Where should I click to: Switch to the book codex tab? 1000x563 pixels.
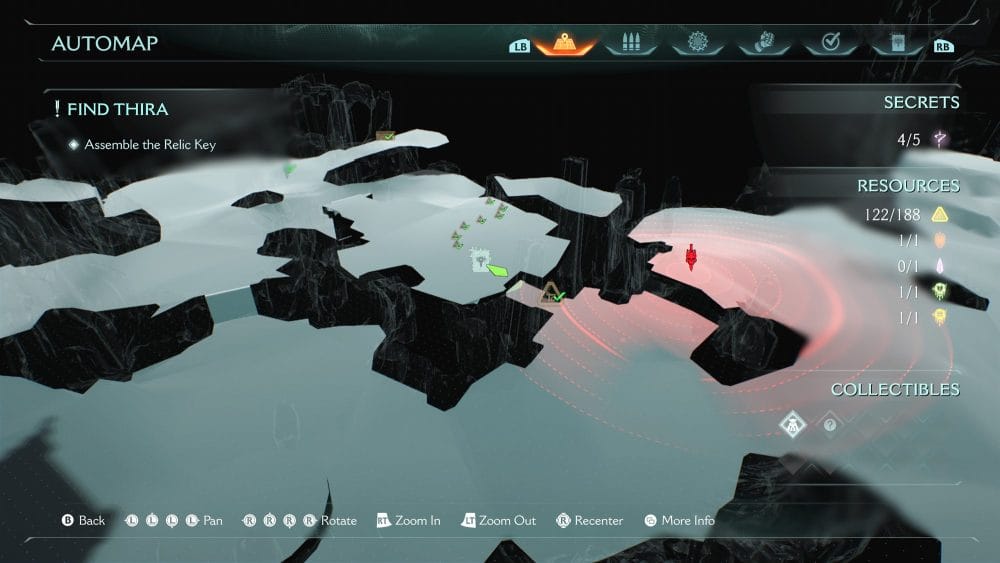(895, 44)
